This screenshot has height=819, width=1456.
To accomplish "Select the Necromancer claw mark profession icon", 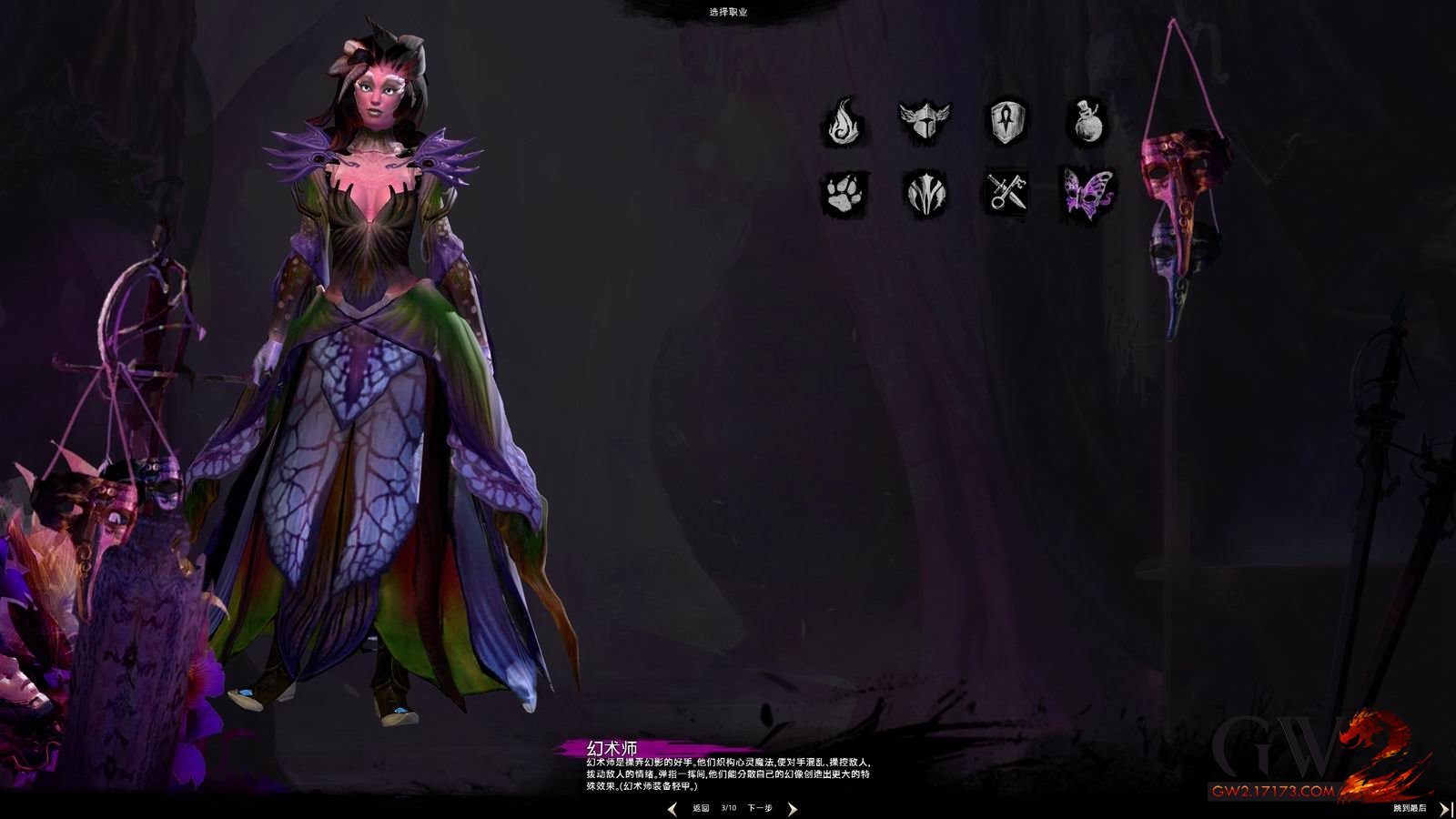I will (925, 194).
